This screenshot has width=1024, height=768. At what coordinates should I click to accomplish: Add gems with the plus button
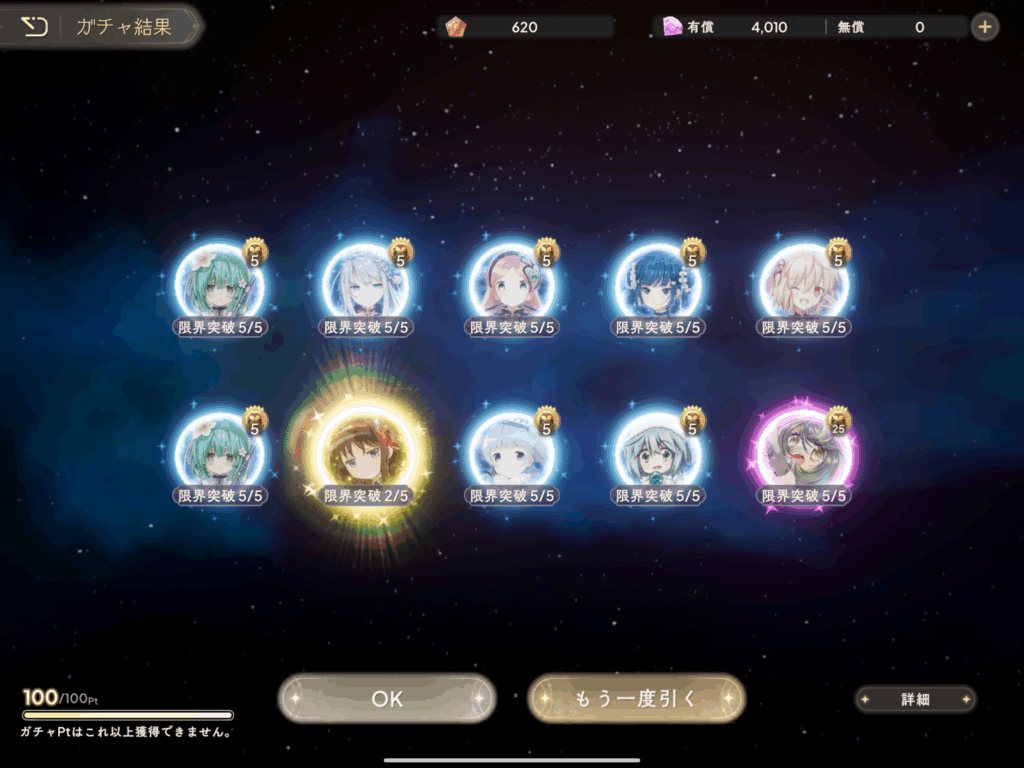click(985, 27)
